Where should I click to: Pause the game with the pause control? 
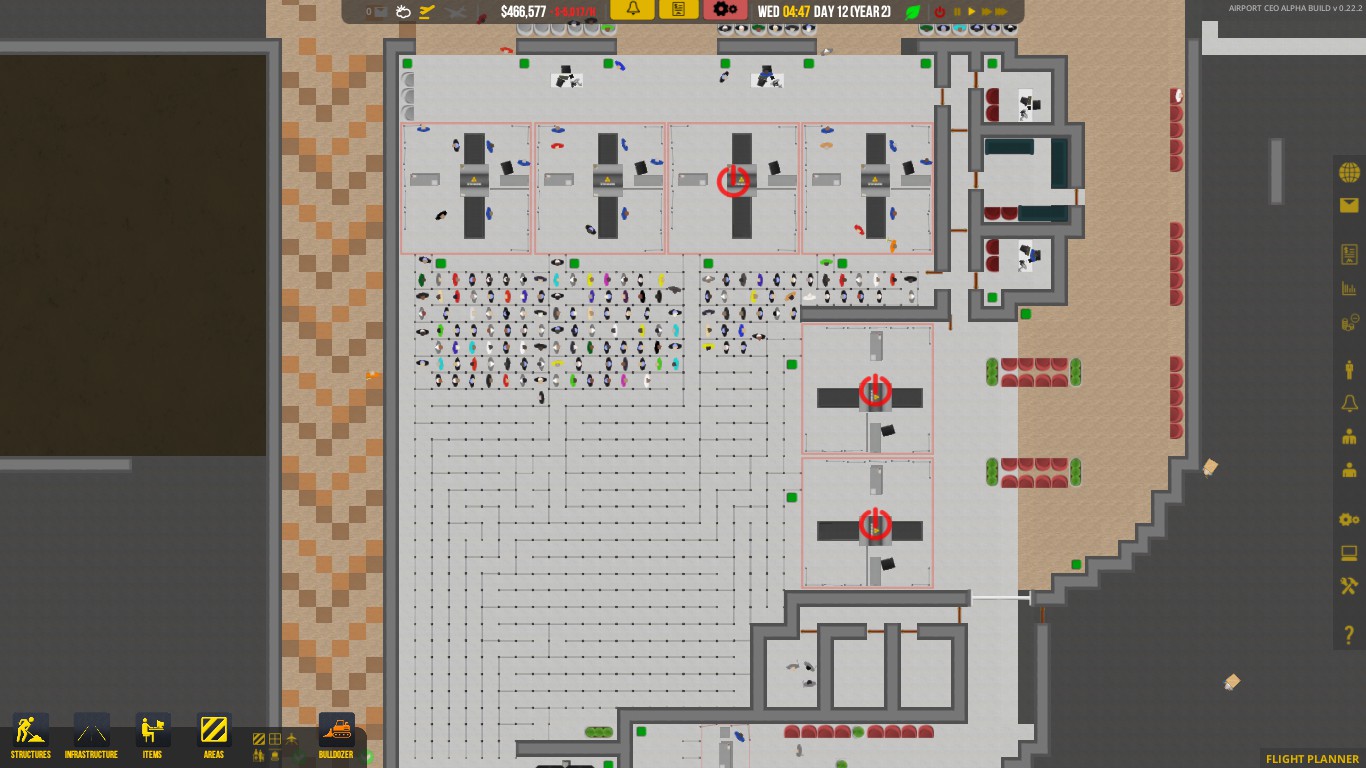click(x=958, y=9)
